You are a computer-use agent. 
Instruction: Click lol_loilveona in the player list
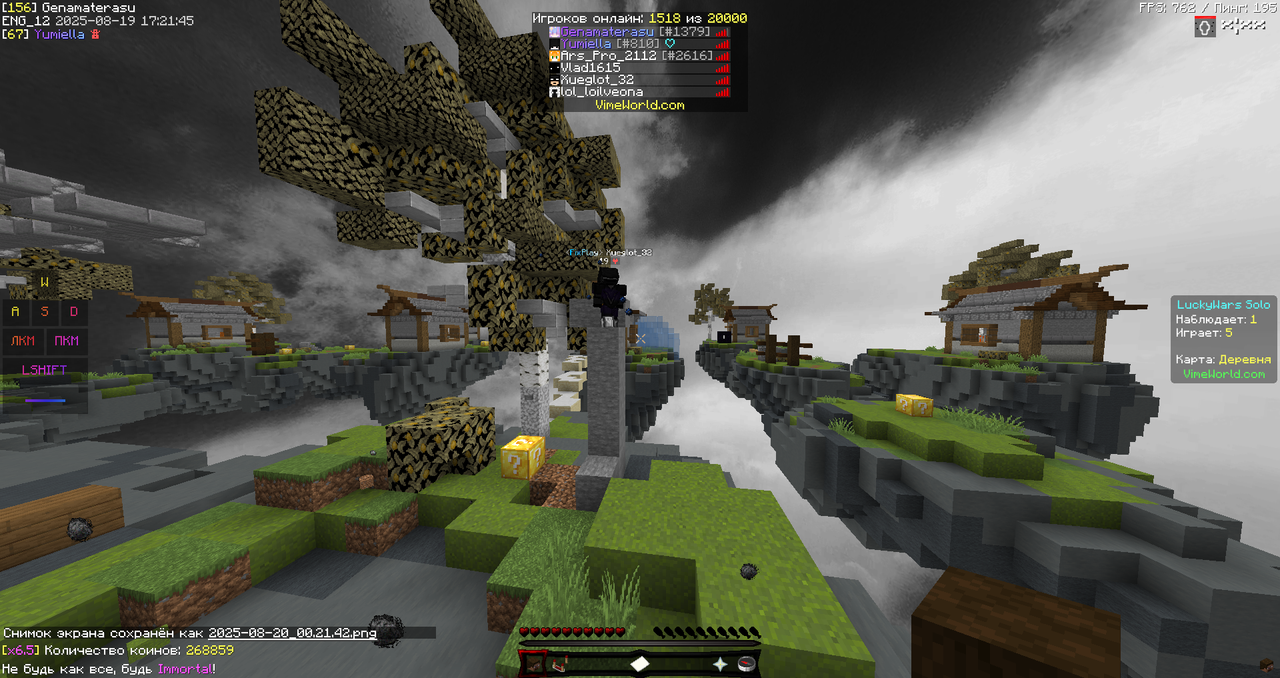[601, 92]
